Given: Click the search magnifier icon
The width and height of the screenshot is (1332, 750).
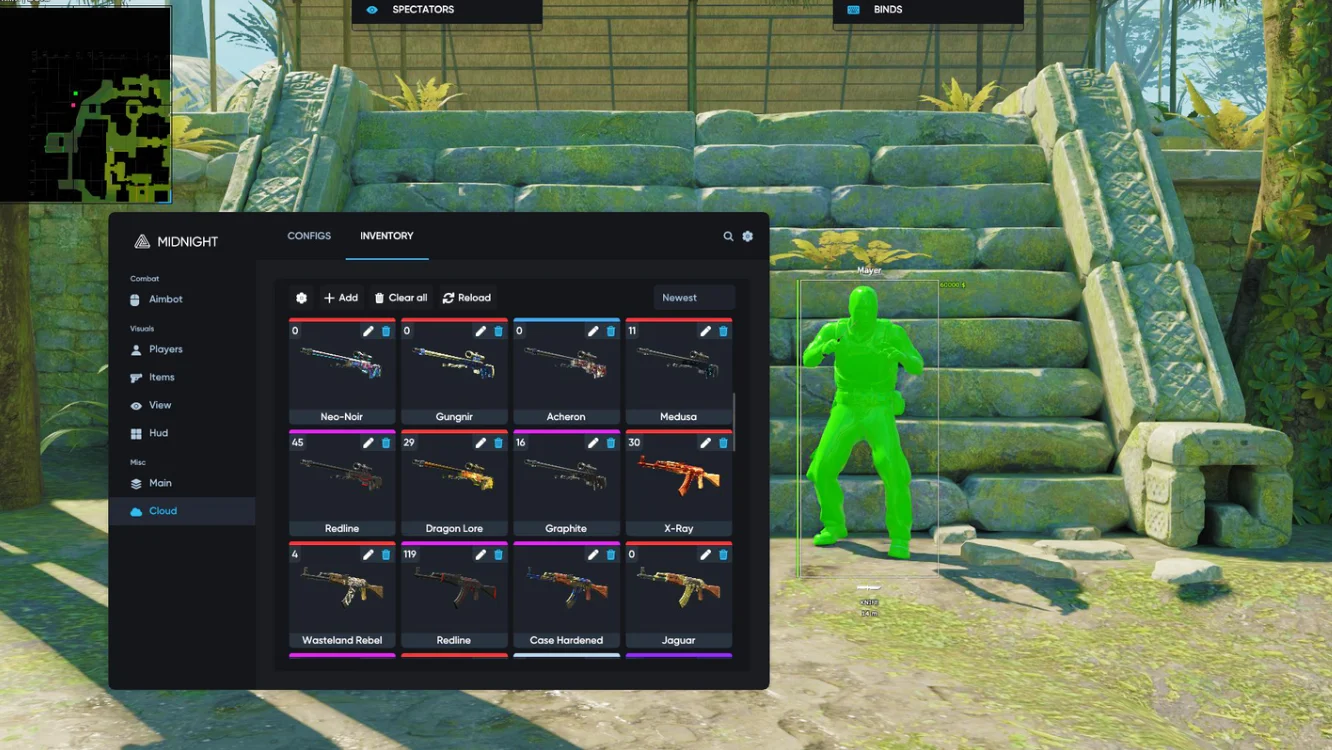Looking at the screenshot, I should tap(728, 236).
